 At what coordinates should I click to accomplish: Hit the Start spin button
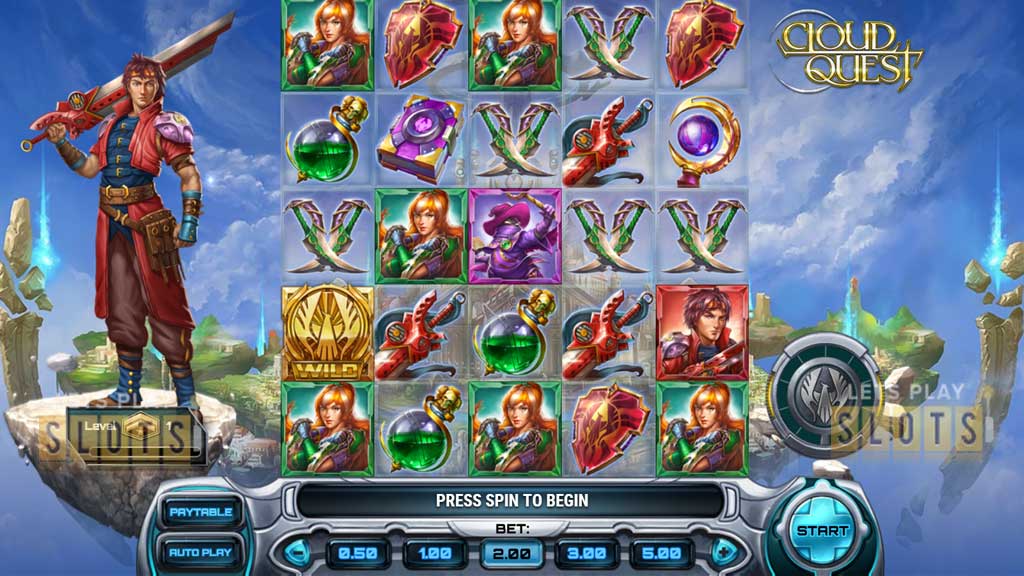[x=822, y=531]
